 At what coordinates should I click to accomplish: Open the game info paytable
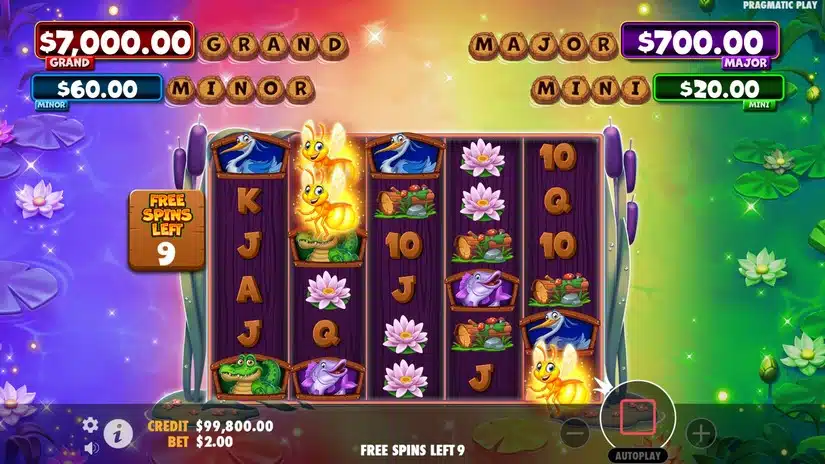(x=118, y=433)
